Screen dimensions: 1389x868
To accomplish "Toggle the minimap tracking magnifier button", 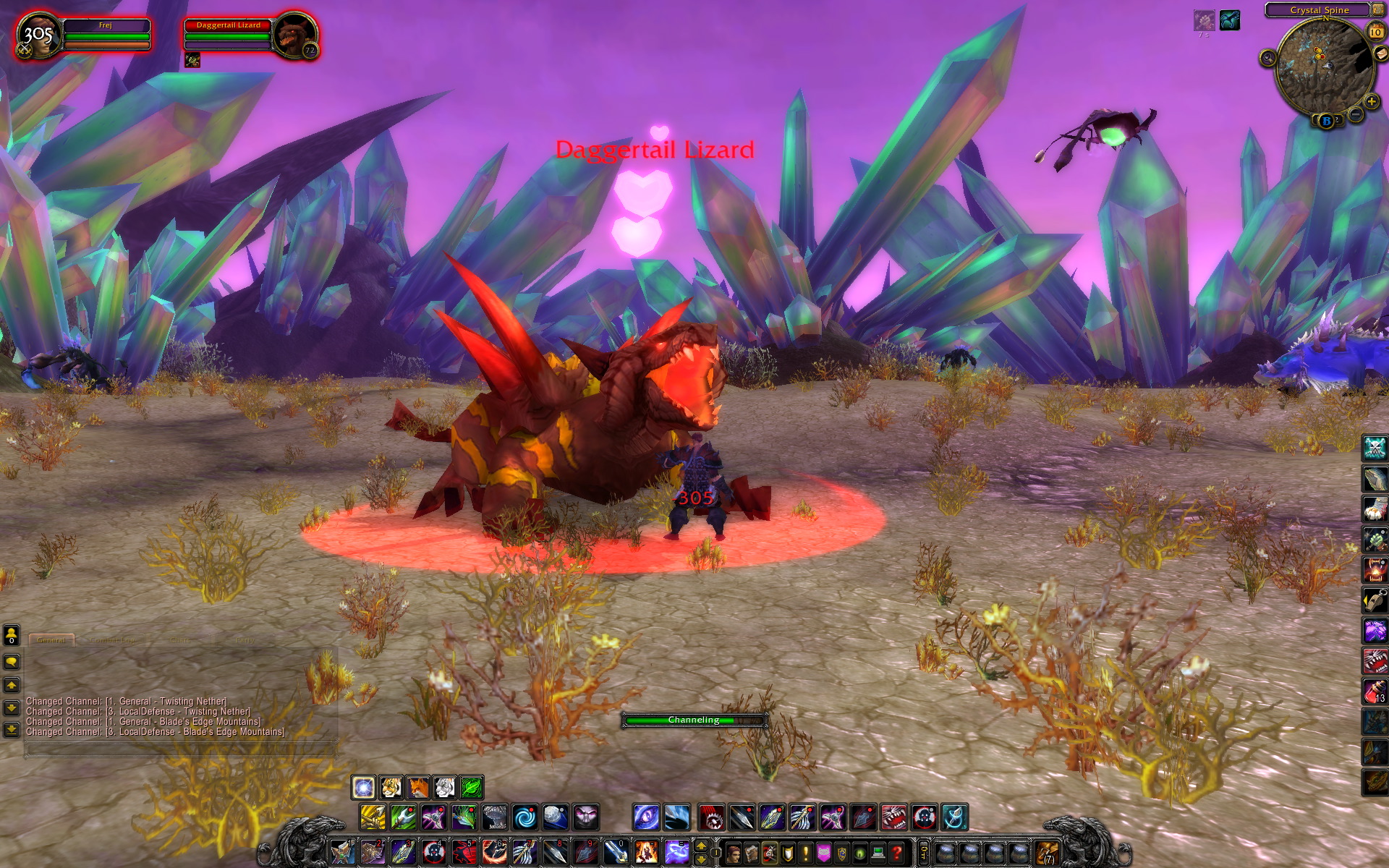I will pyautogui.click(x=1267, y=58).
